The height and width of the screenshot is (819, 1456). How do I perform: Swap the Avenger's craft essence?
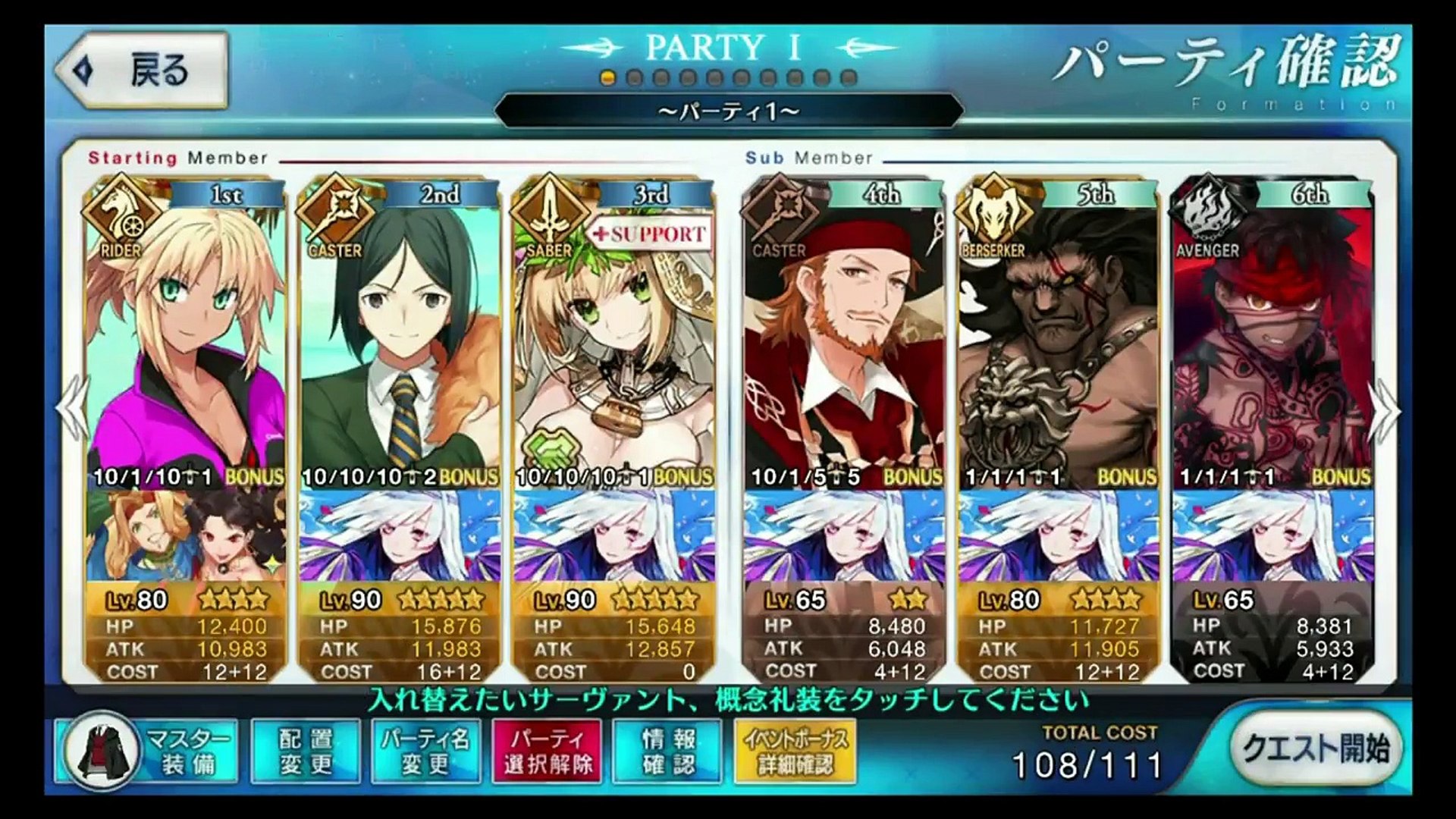pyautogui.click(x=1272, y=535)
